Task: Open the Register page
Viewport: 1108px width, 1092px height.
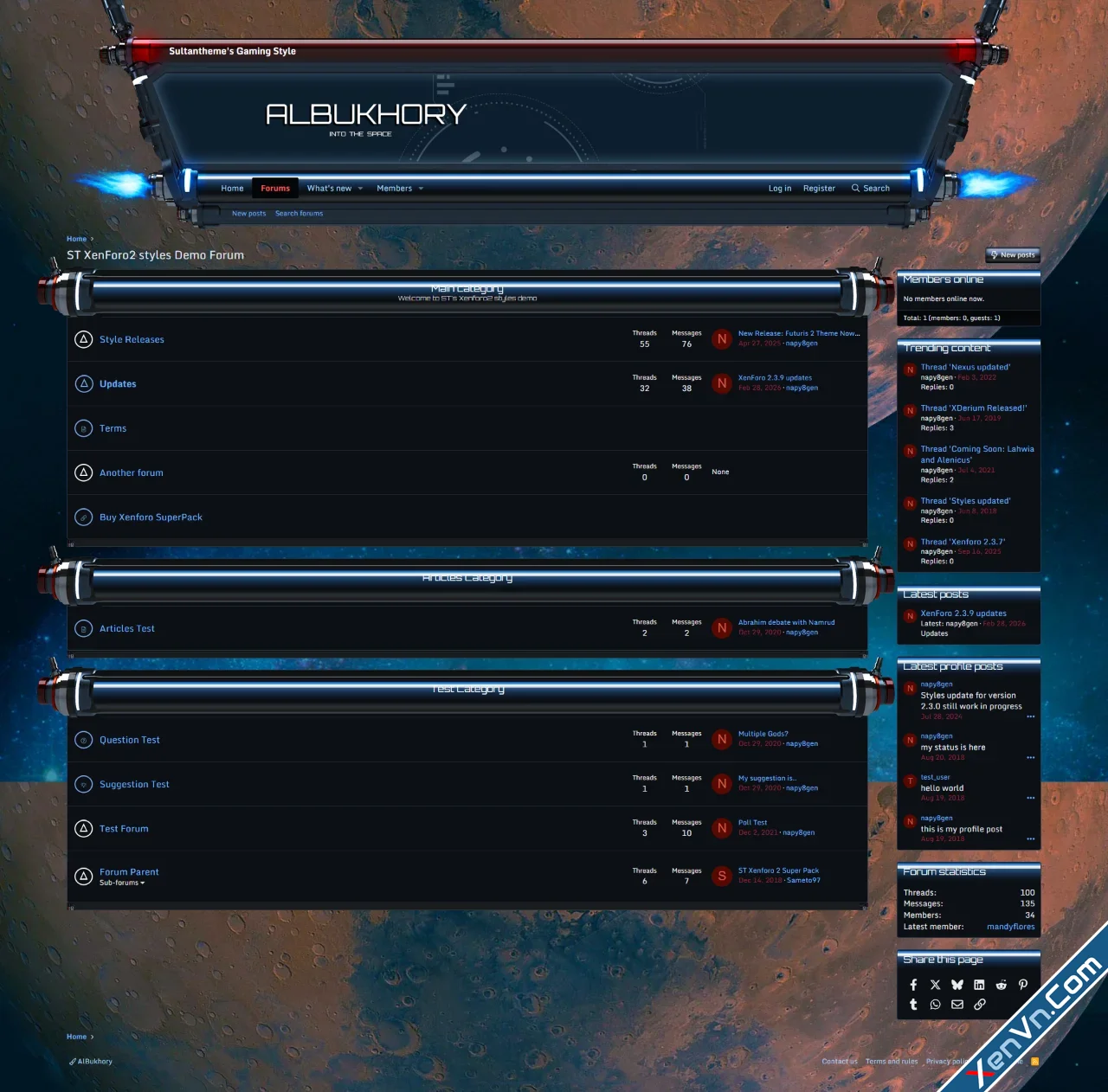Action: [819, 189]
